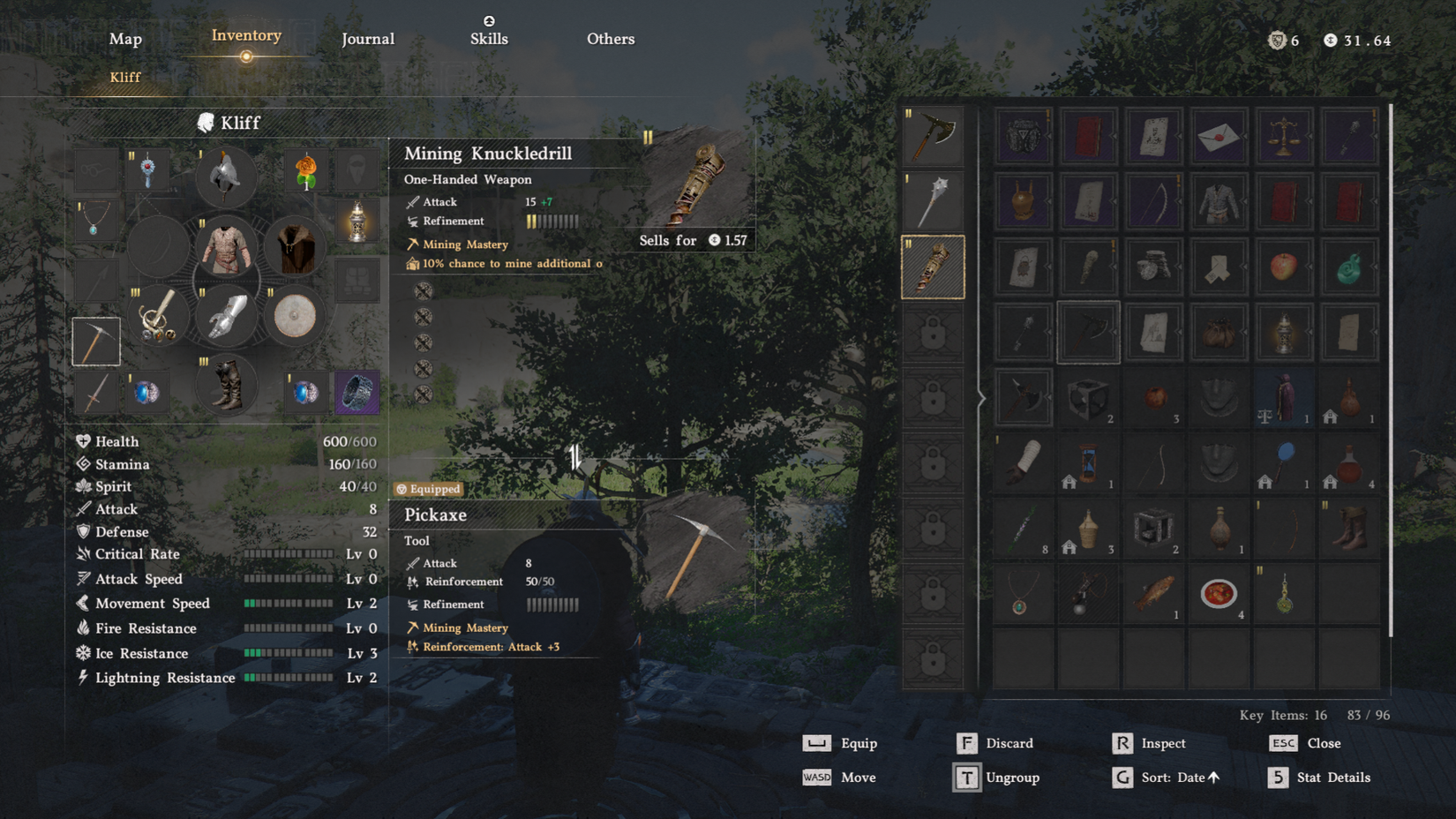
Task: Click the Pickaxe's Refinement gauge
Action: pyautogui.click(x=553, y=605)
